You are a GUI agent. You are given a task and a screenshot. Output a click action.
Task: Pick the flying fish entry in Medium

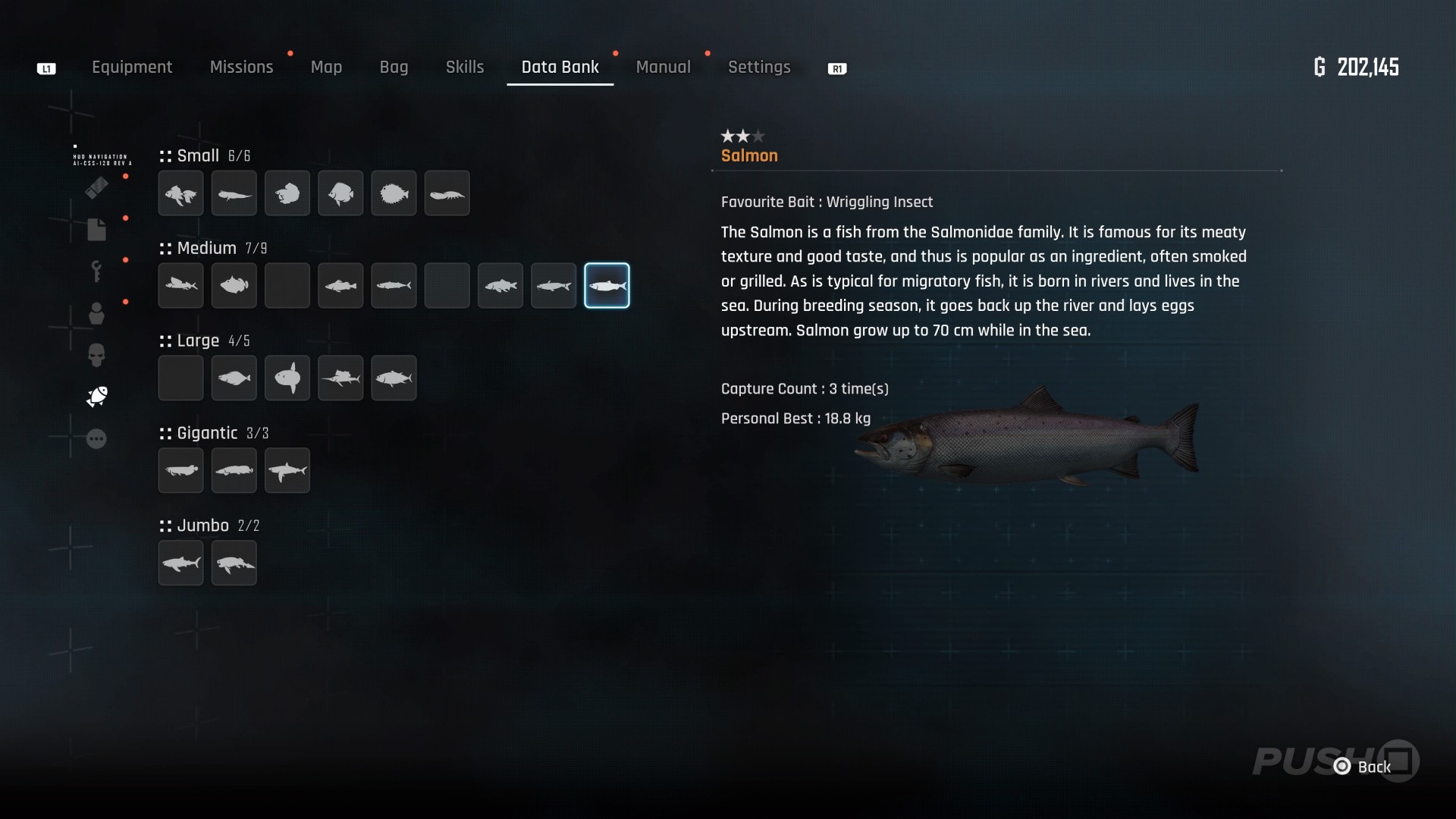point(181,286)
